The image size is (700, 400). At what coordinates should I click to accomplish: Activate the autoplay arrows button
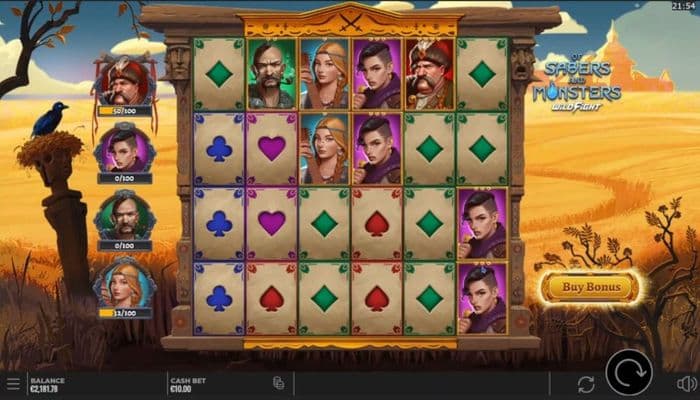[x=586, y=384]
